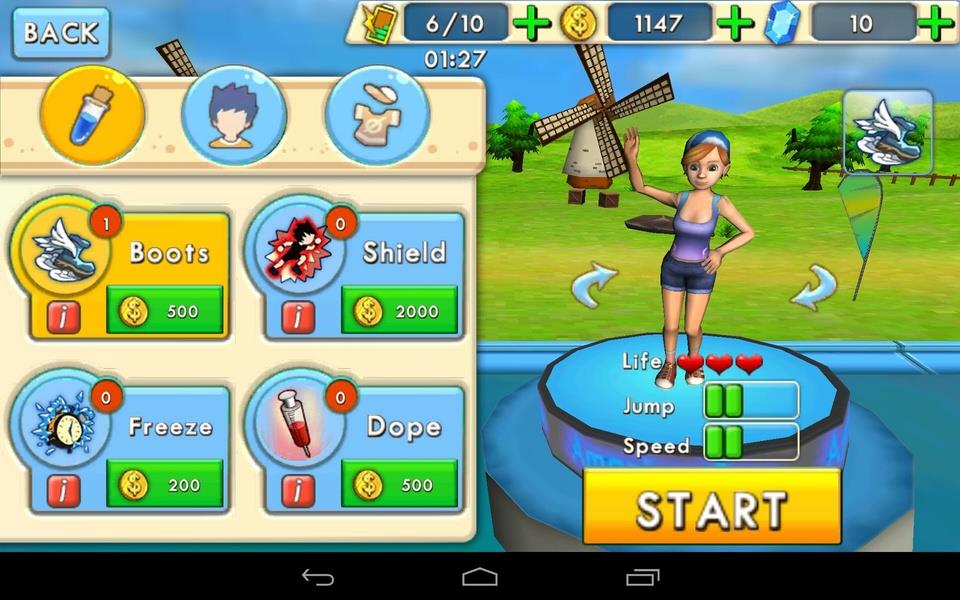Viewport: 960px width, 600px height.
Task: Switch to the clothing outfit tab
Action: pyautogui.click(x=377, y=116)
